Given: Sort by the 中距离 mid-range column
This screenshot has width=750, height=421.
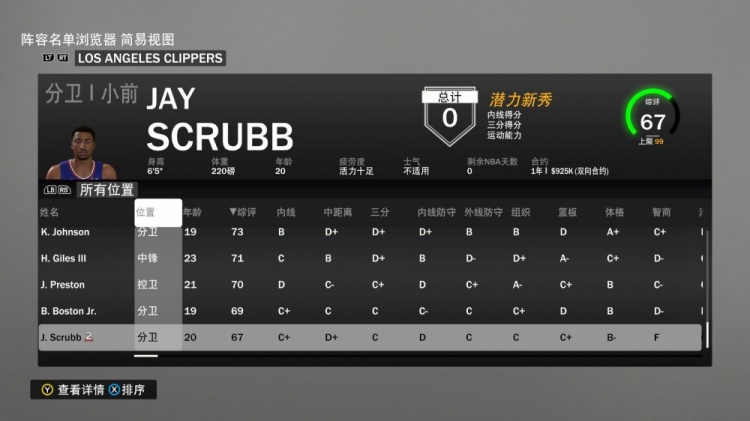Looking at the screenshot, I should coord(337,212).
